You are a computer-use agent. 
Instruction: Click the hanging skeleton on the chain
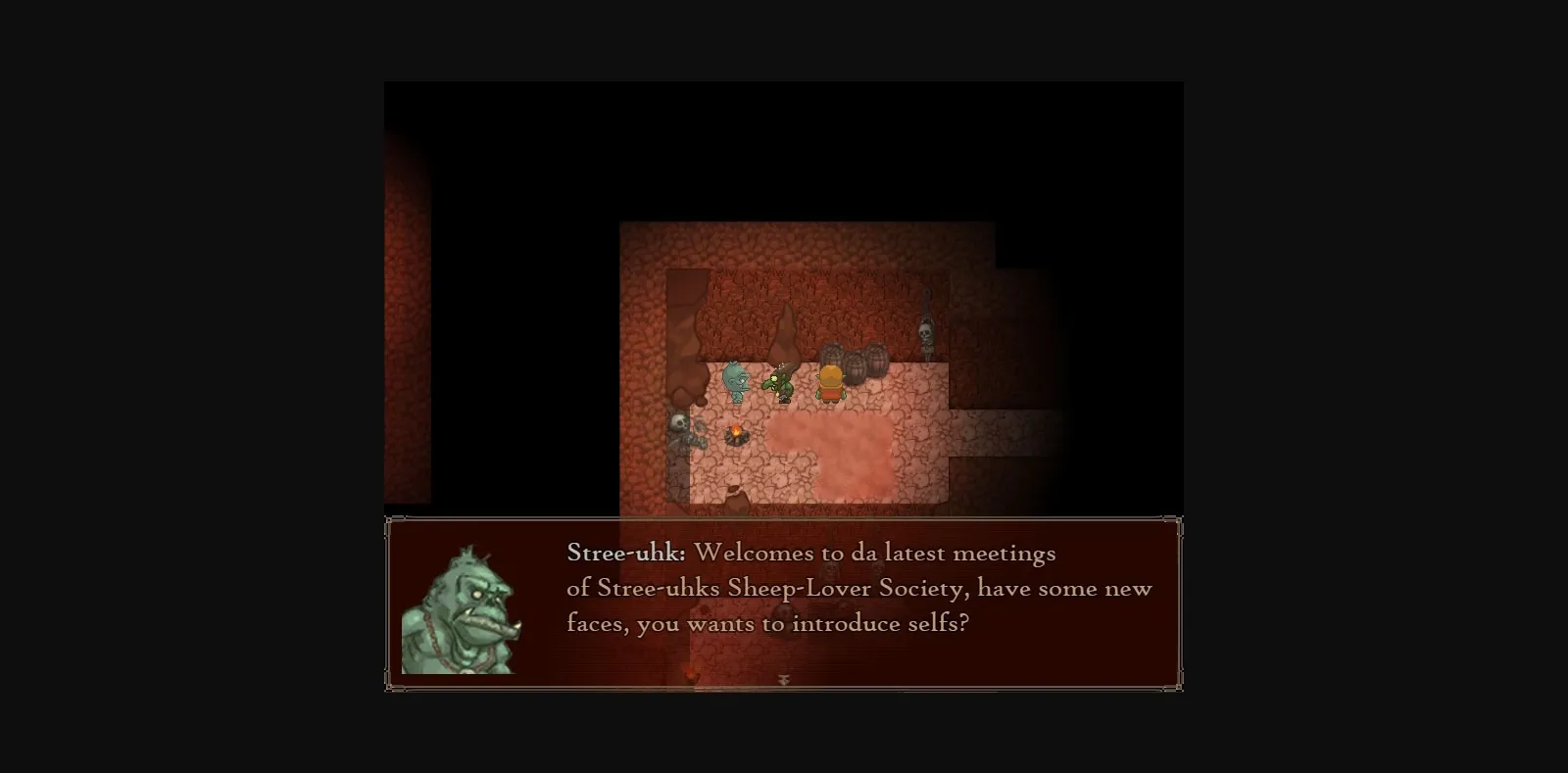925,333
